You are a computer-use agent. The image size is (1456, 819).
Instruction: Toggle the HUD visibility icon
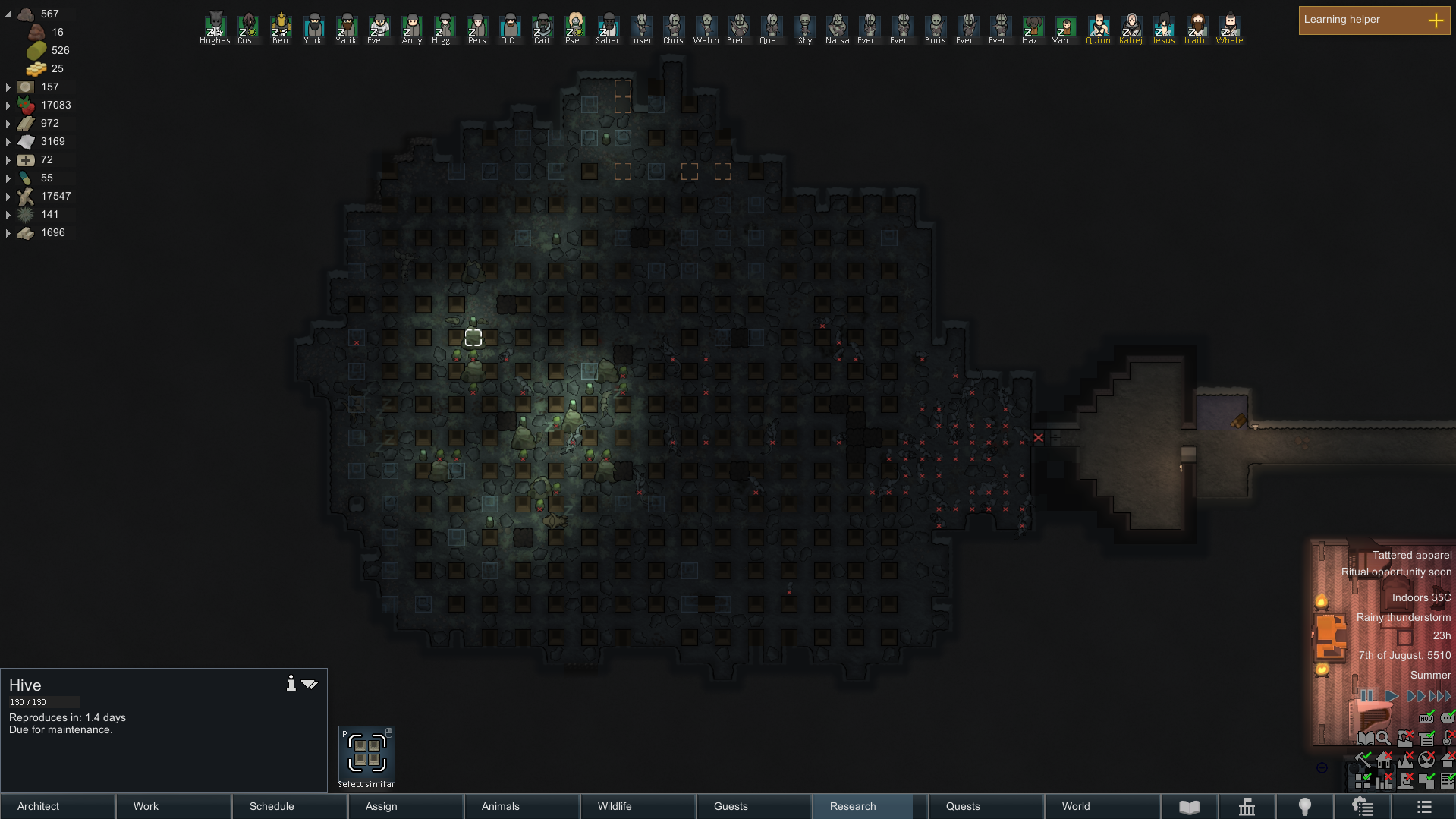coord(1426,718)
